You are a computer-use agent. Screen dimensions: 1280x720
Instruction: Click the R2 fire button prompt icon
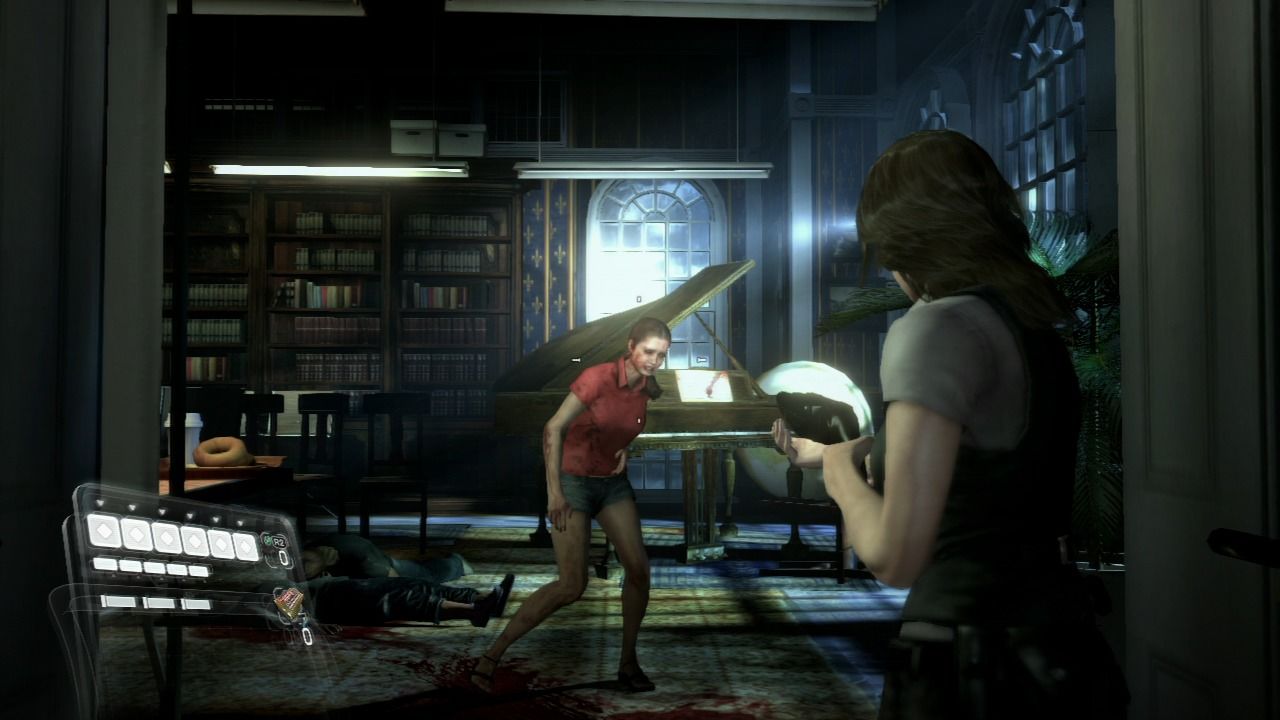[x=278, y=540]
